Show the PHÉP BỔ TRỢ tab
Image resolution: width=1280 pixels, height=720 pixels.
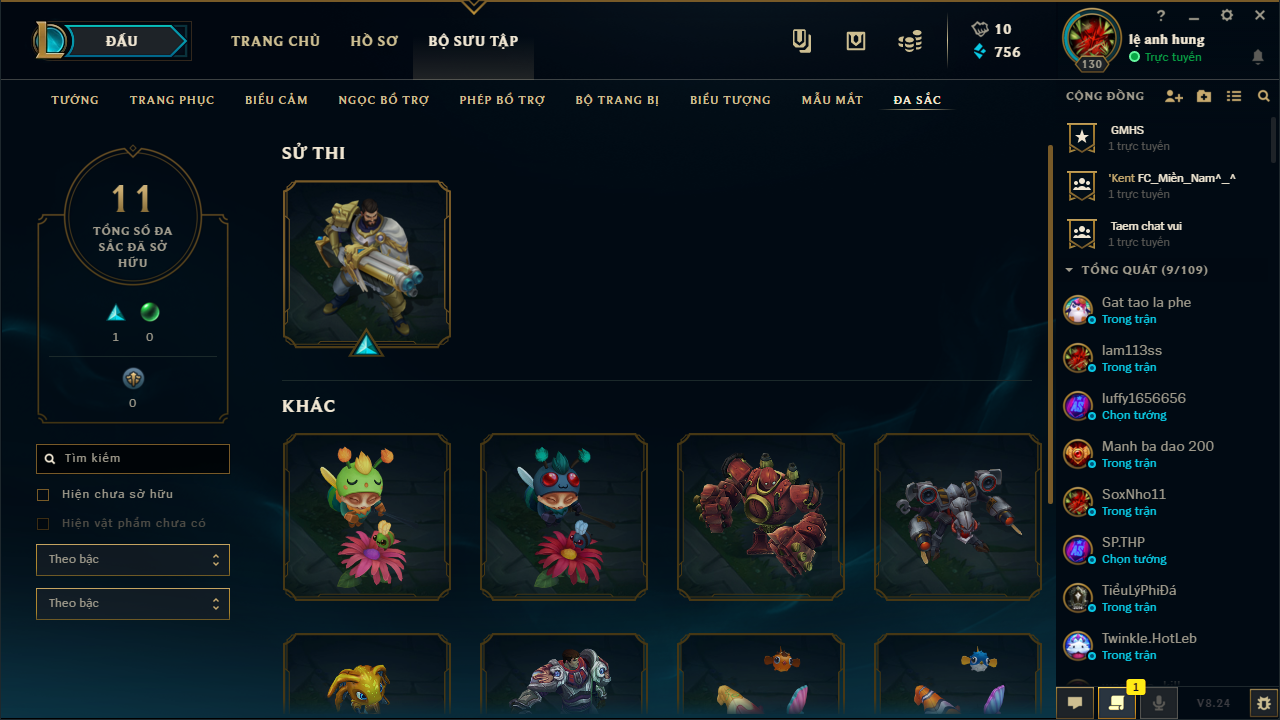pyautogui.click(x=502, y=100)
